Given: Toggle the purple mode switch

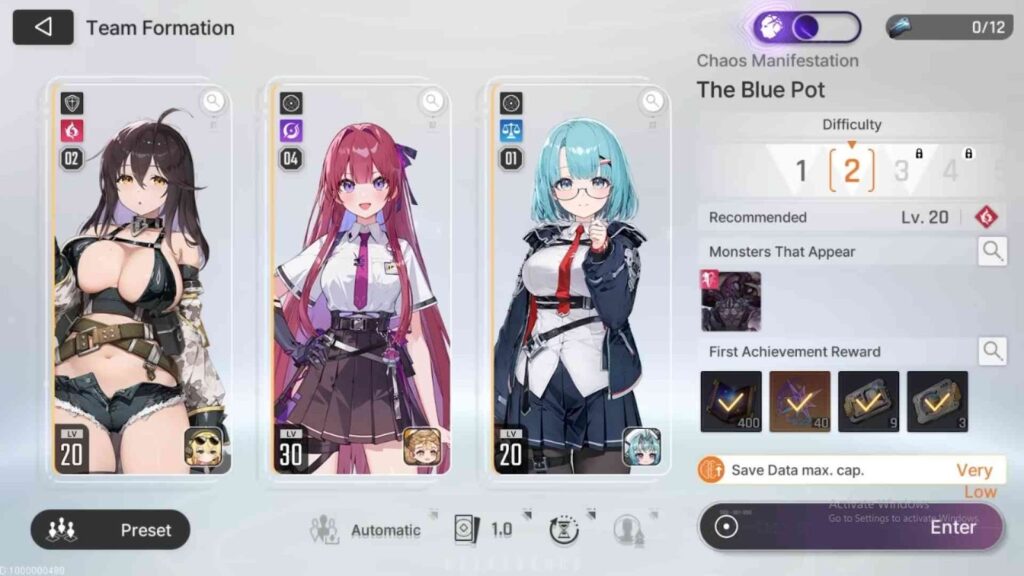Looking at the screenshot, I should click(x=807, y=27).
